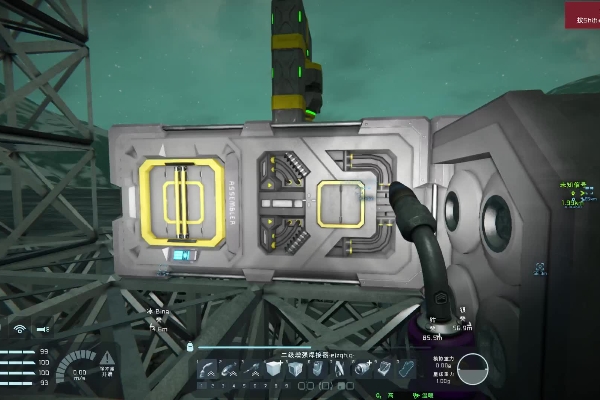Image resolution: width=600 pixels, height=400 pixels.
Task: Select the welder tool in hotbar slot one
Action: (x=207, y=369)
